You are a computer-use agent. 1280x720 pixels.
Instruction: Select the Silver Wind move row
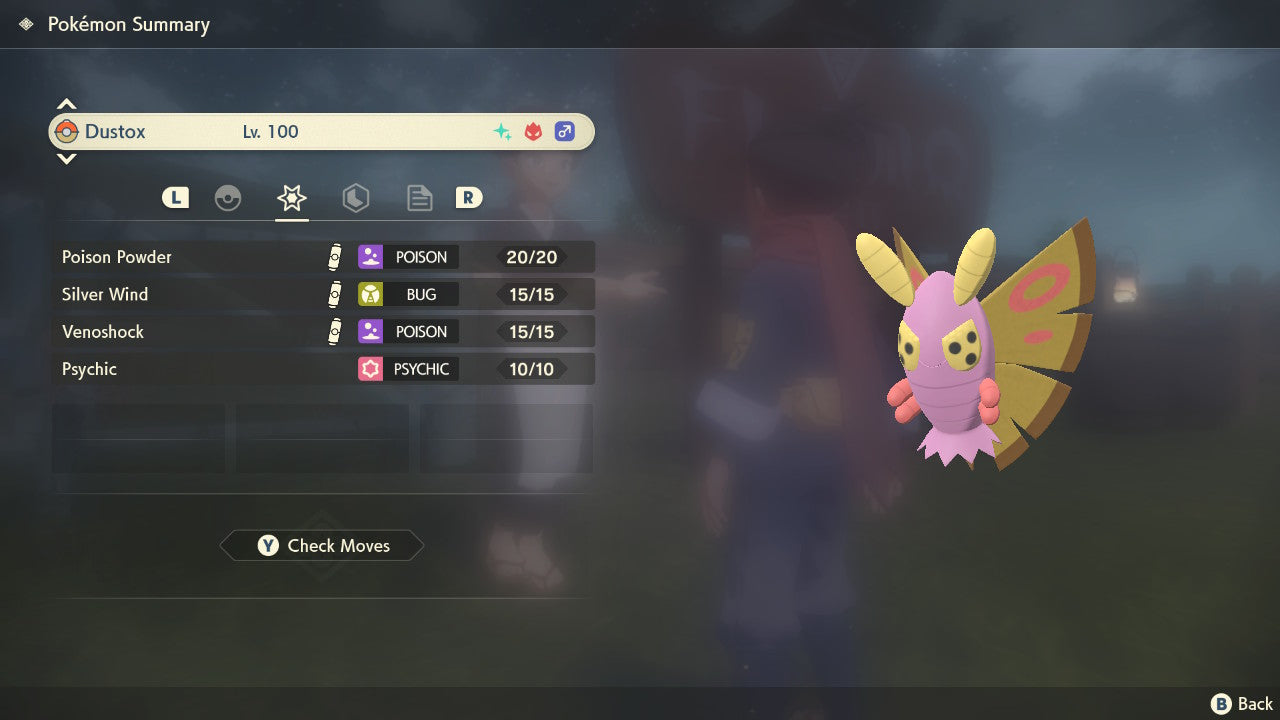pyautogui.click(x=323, y=294)
